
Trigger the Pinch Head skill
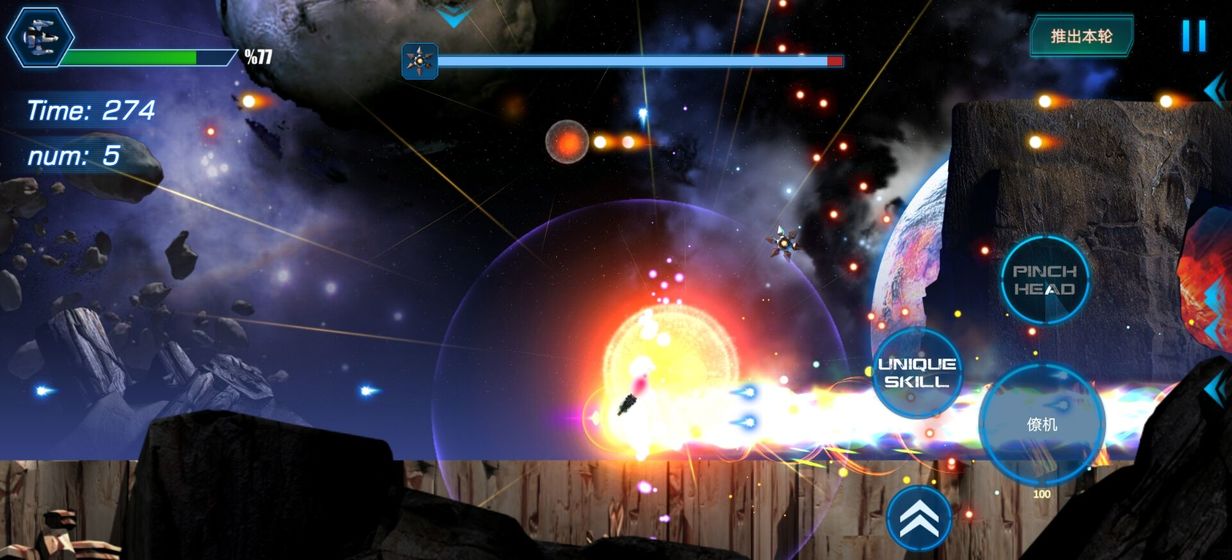pyautogui.click(x=1045, y=280)
